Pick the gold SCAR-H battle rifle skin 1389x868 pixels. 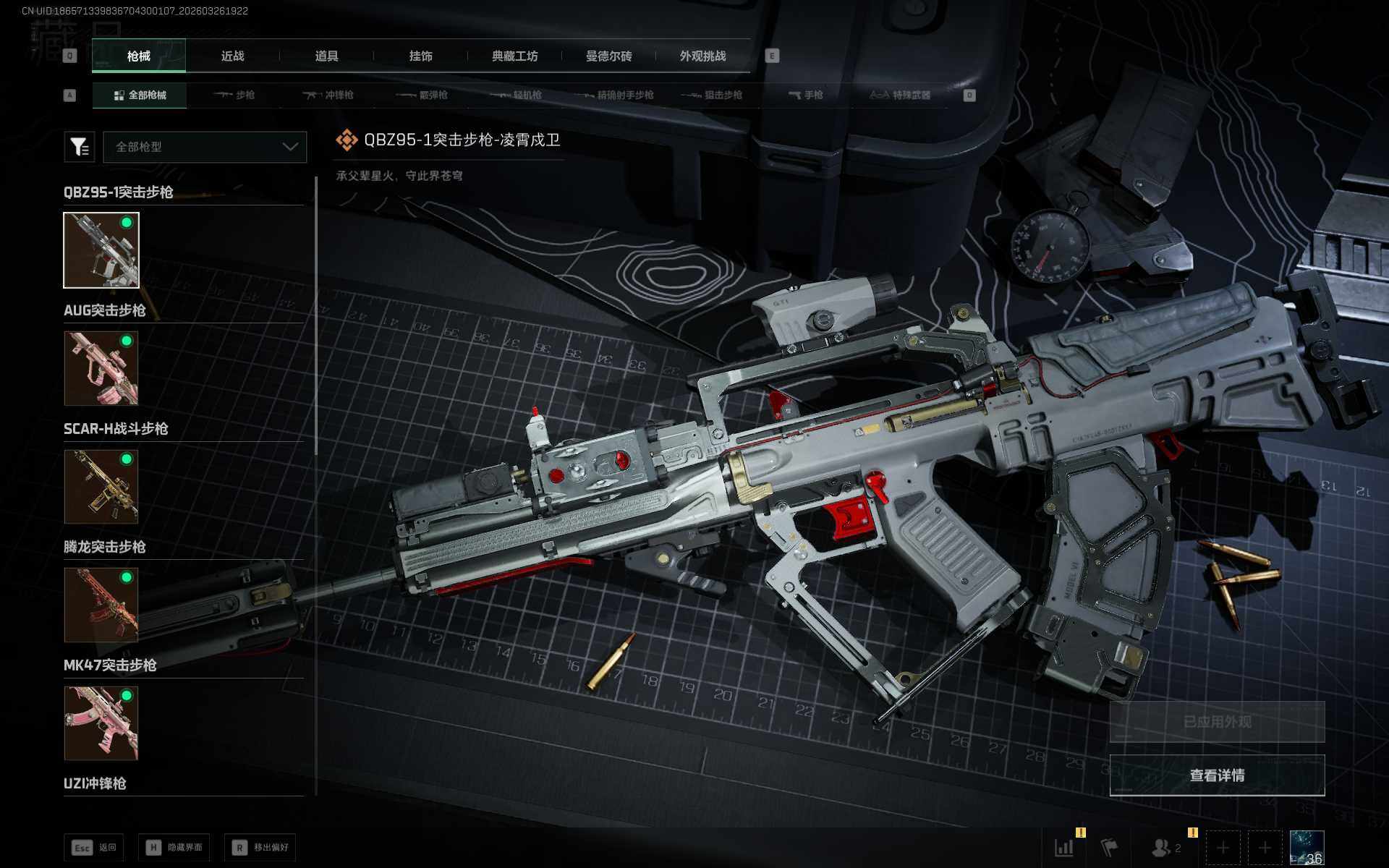click(x=101, y=486)
